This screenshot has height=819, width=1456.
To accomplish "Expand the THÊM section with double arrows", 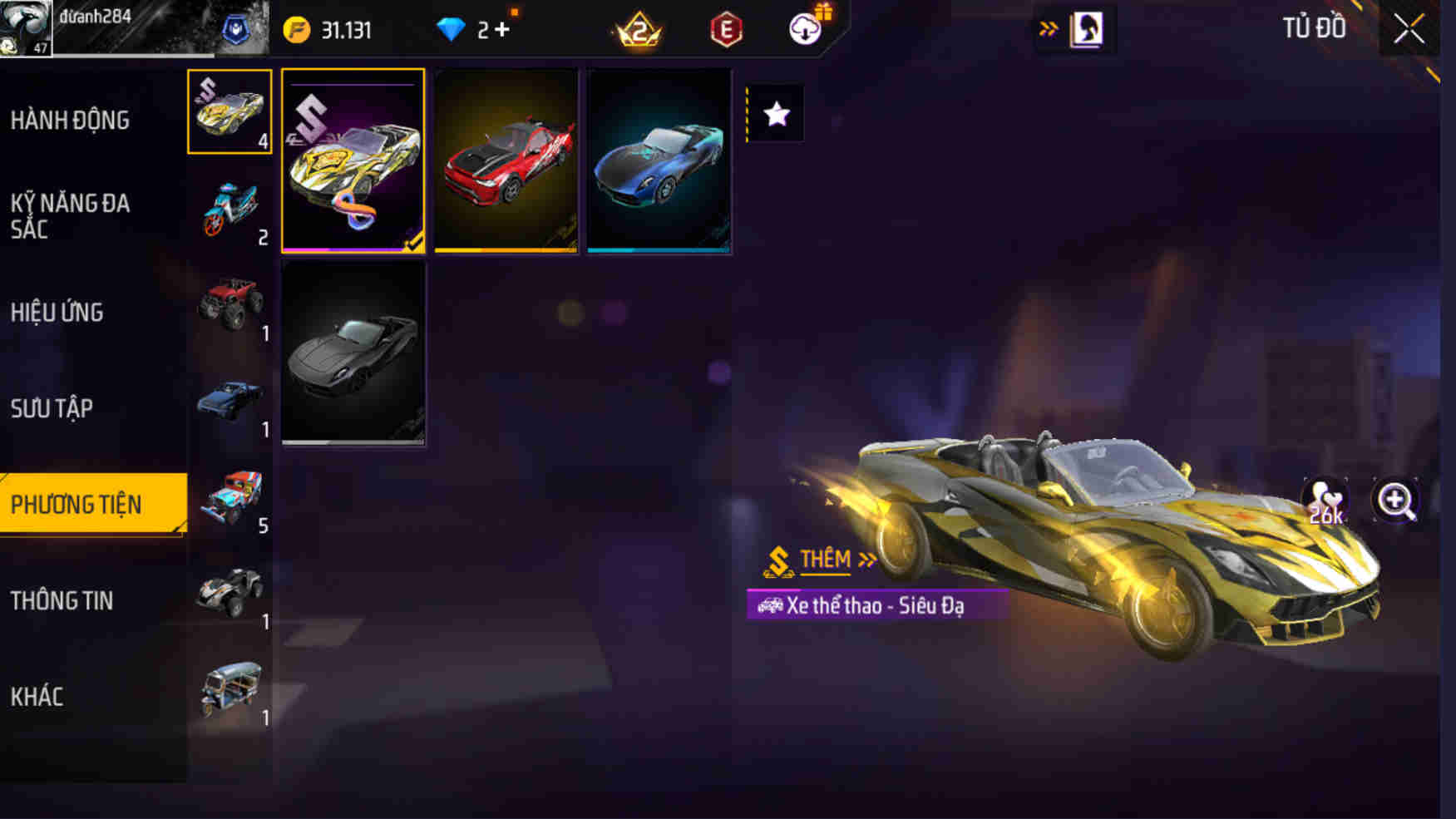I will [x=866, y=559].
